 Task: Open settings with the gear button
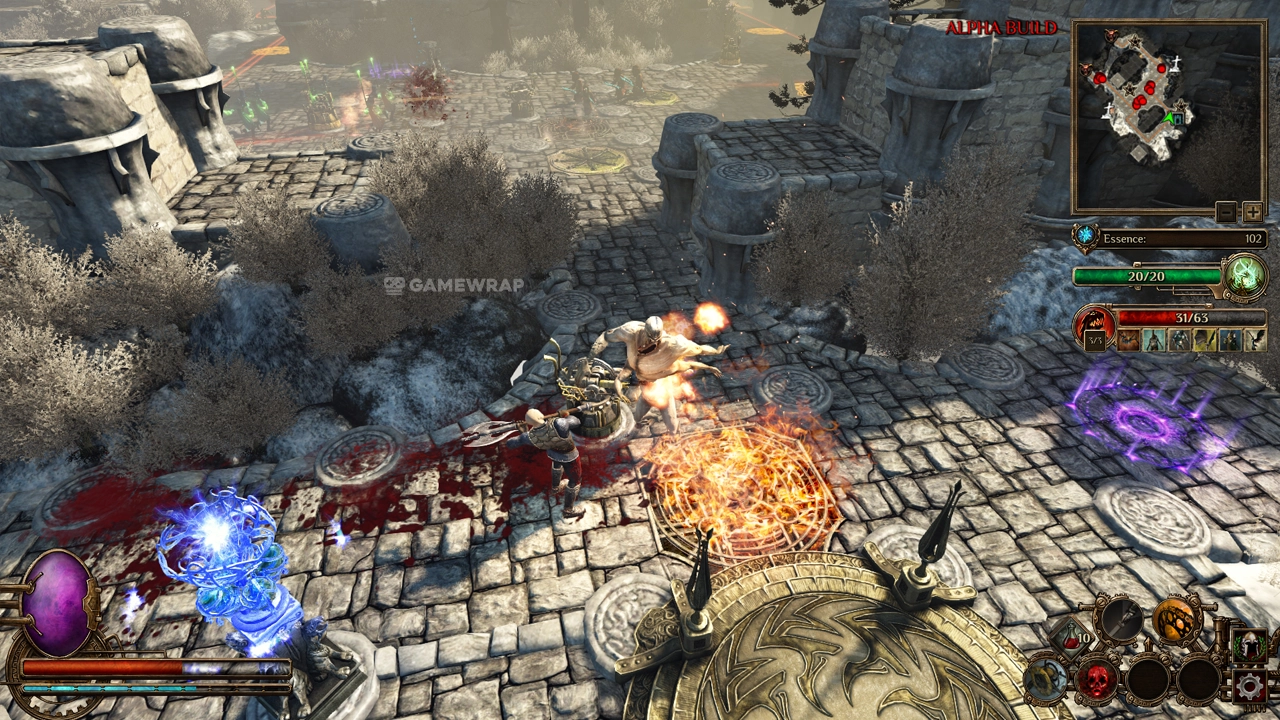(1249, 686)
